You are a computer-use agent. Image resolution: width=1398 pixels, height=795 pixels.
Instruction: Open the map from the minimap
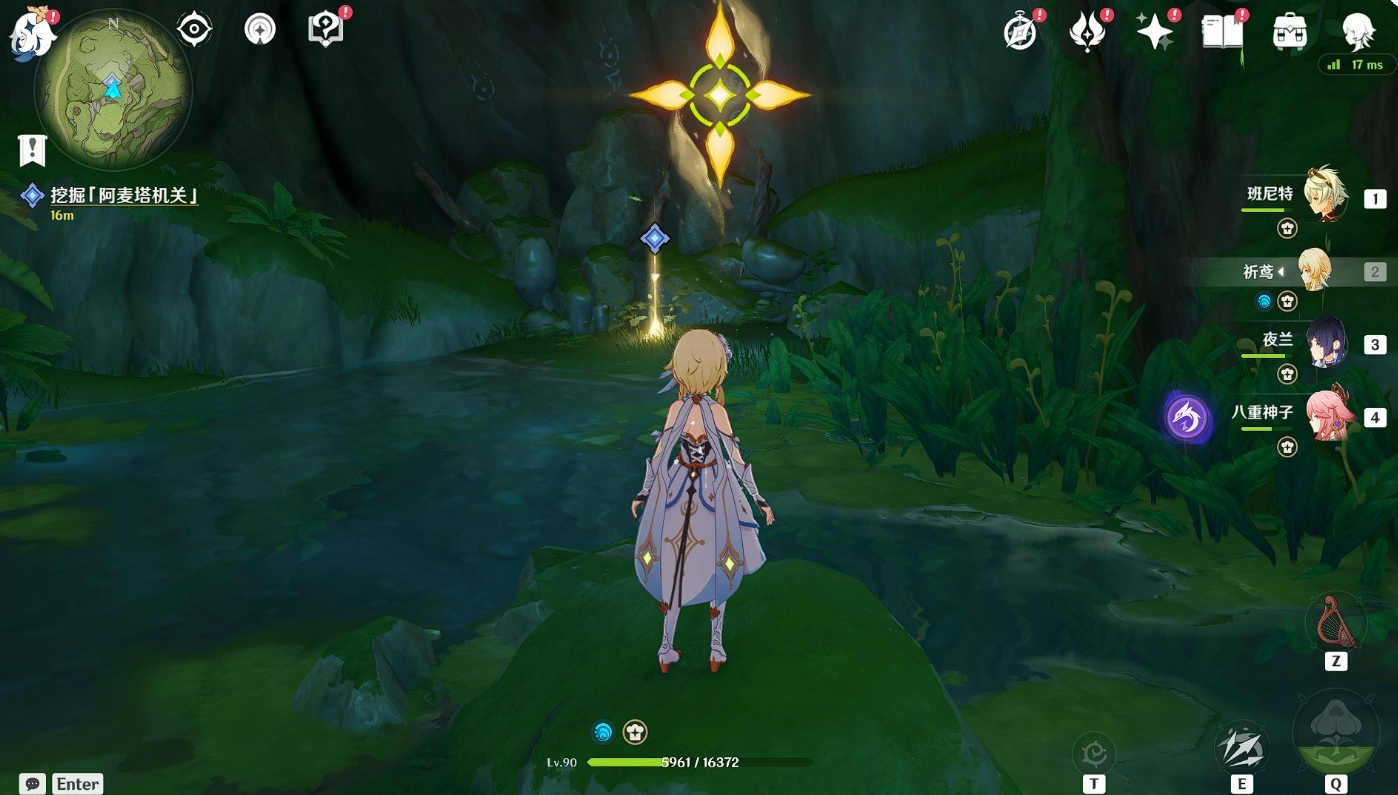(x=112, y=89)
